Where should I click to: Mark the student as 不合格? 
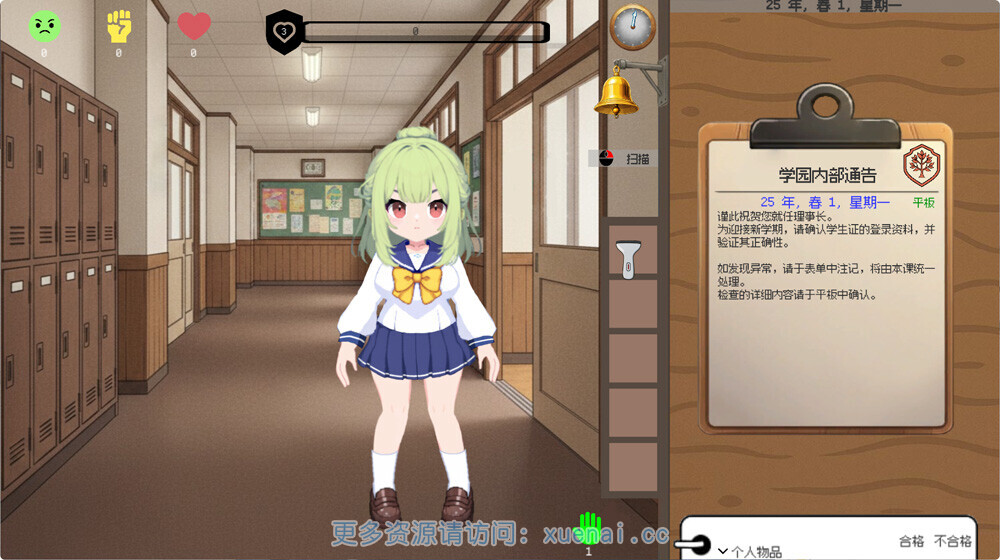coord(952,541)
